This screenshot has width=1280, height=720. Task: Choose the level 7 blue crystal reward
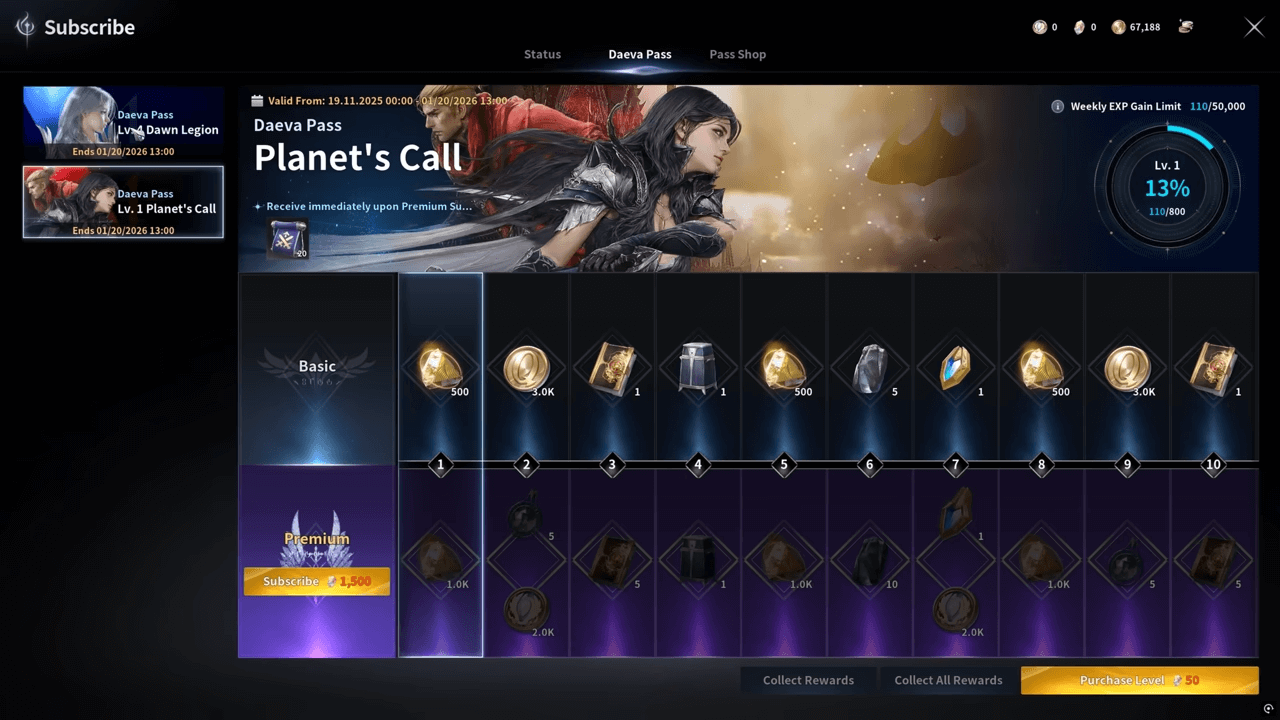(x=955, y=366)
